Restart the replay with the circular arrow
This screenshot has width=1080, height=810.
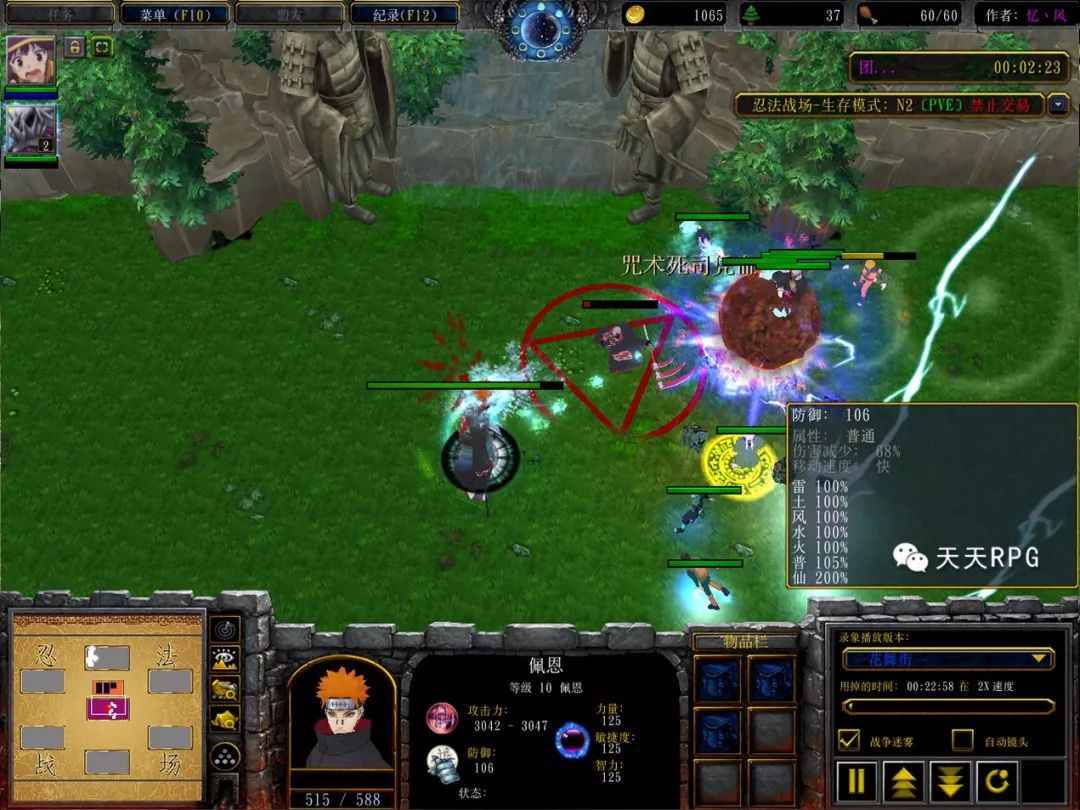click(x=998, y=781)
